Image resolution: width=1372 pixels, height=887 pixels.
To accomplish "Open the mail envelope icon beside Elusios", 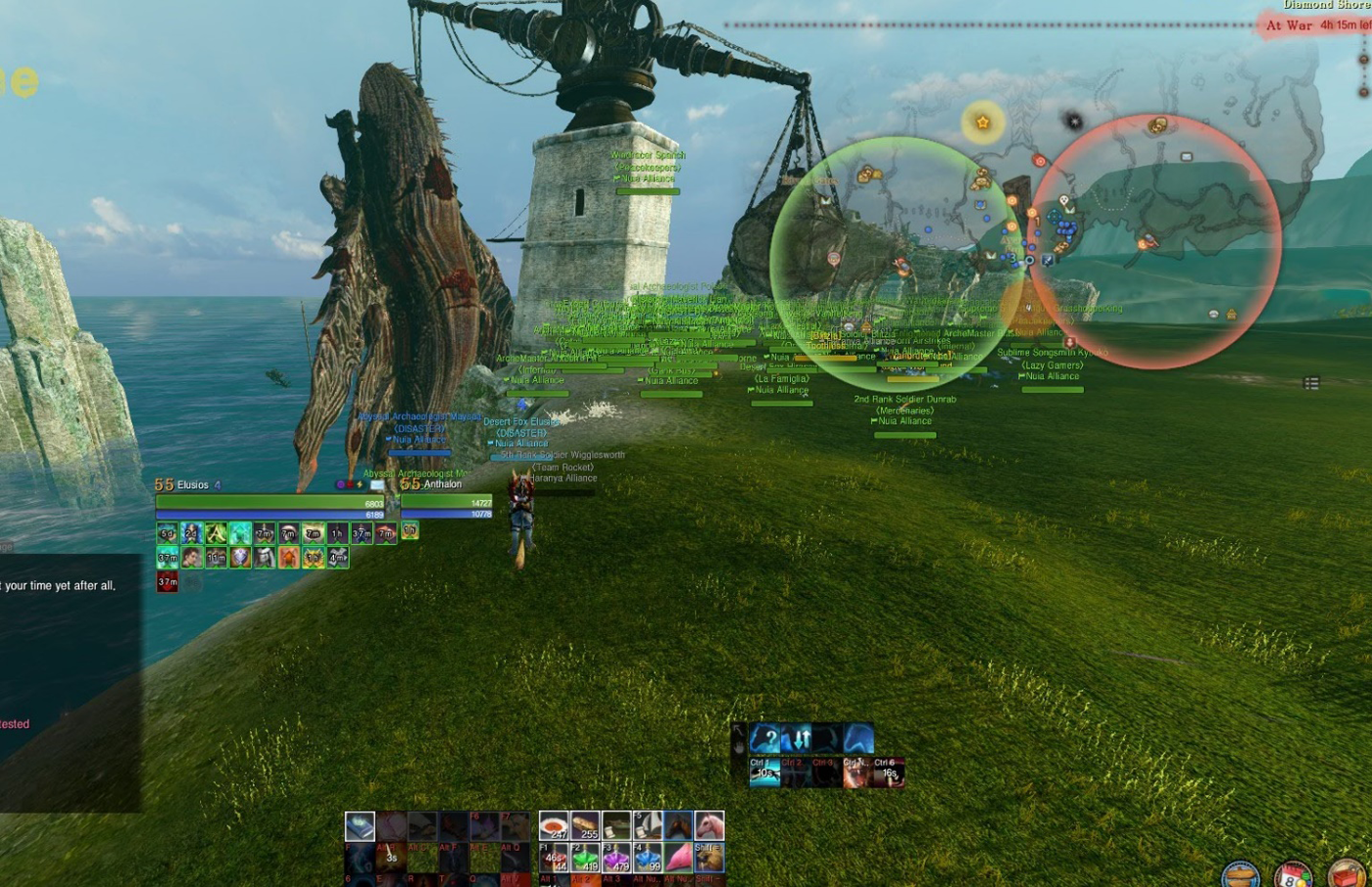I will pyautogui.click(x=377, y=485).
